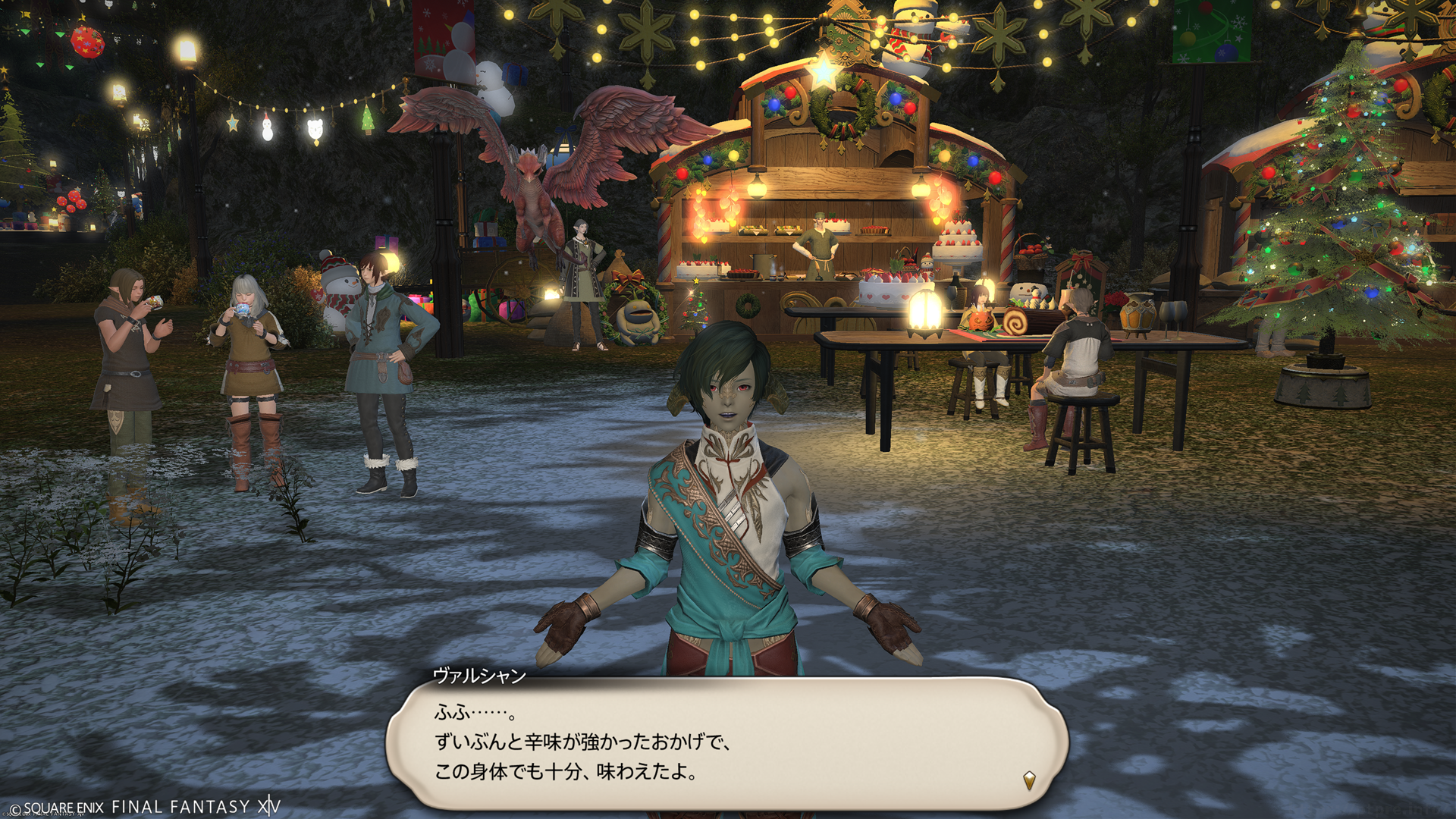Advance the dialogue with the yellow arrow
This screenshot has width=1456, height=819.
pos(1029,780)
